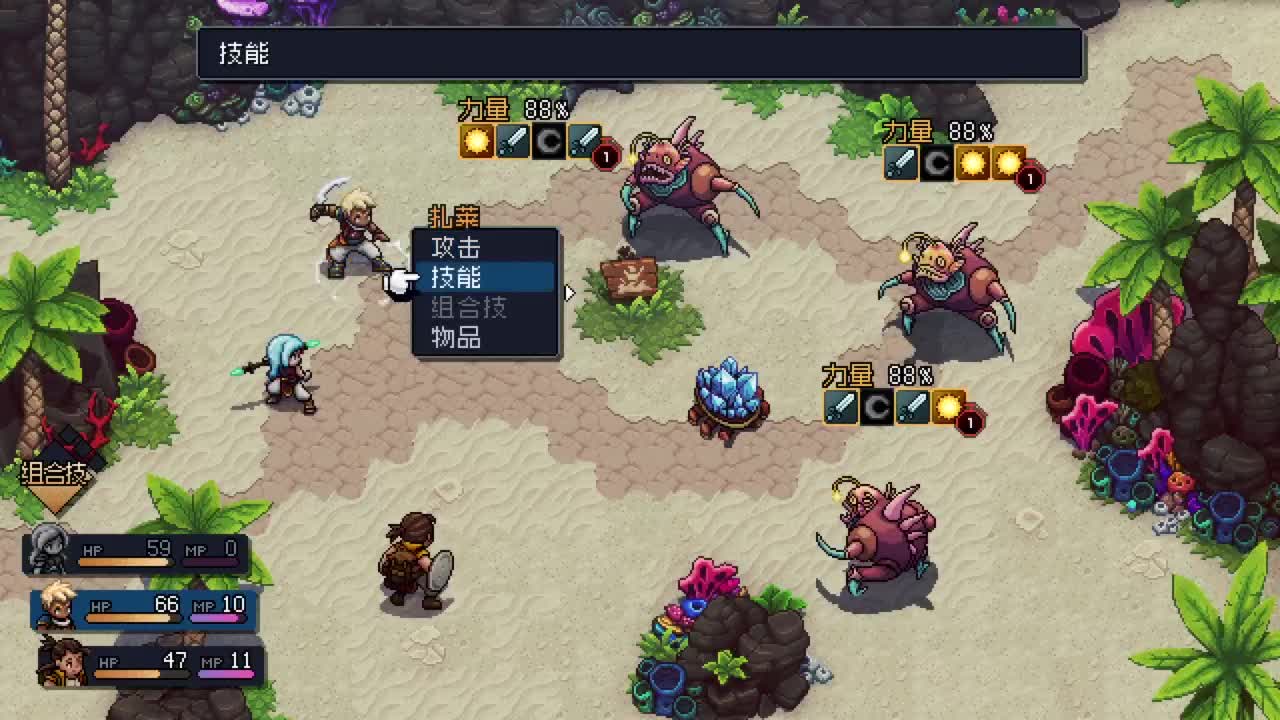This screenshot has height=720, width=1280.
Task: Click the sun weakness lock above the top-left enemy
Action: pyautogui.click(x=477, y=141)
